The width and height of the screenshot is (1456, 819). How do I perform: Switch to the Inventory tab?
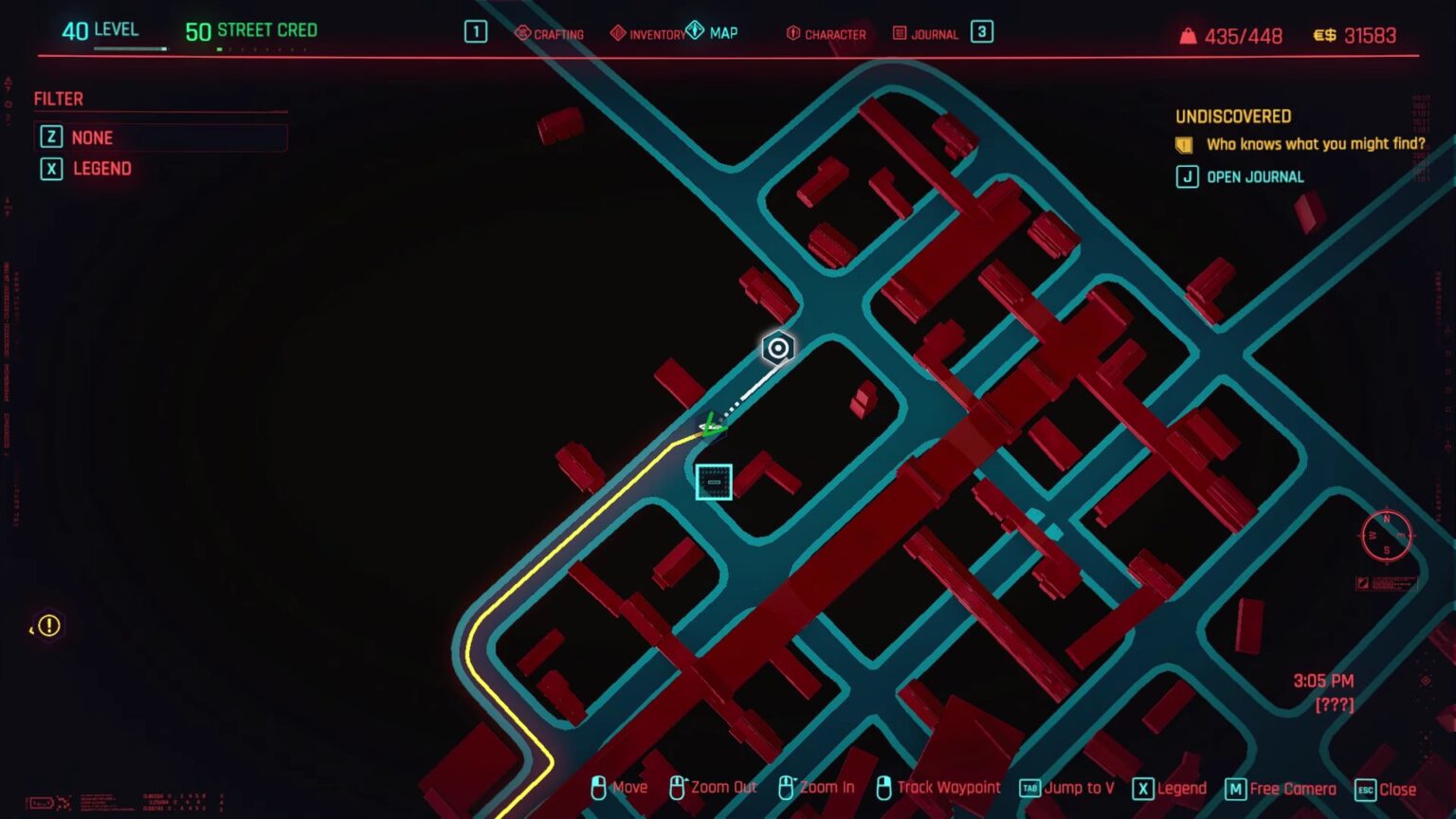648,34
